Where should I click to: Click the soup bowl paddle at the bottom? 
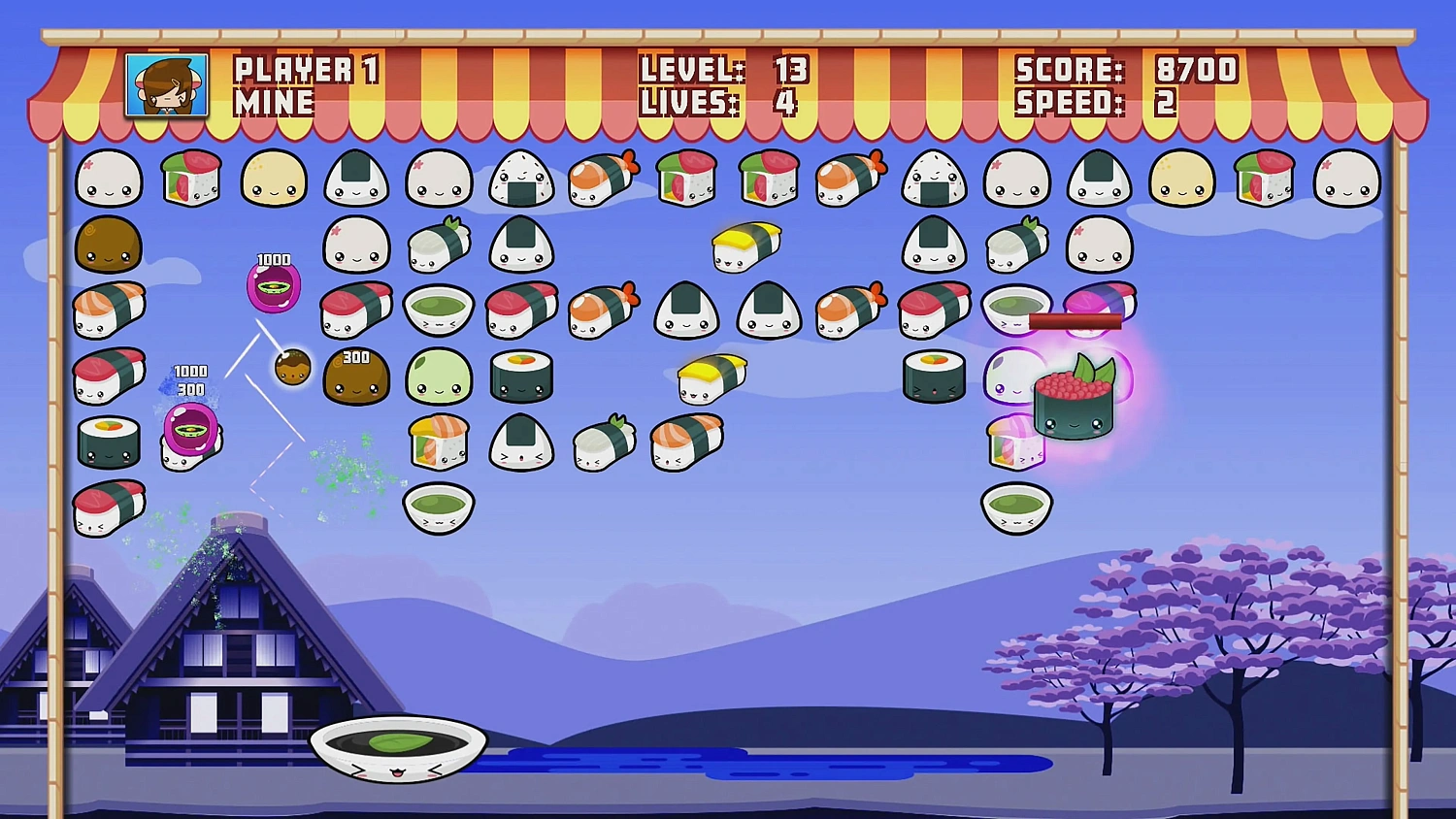[398, 752]
